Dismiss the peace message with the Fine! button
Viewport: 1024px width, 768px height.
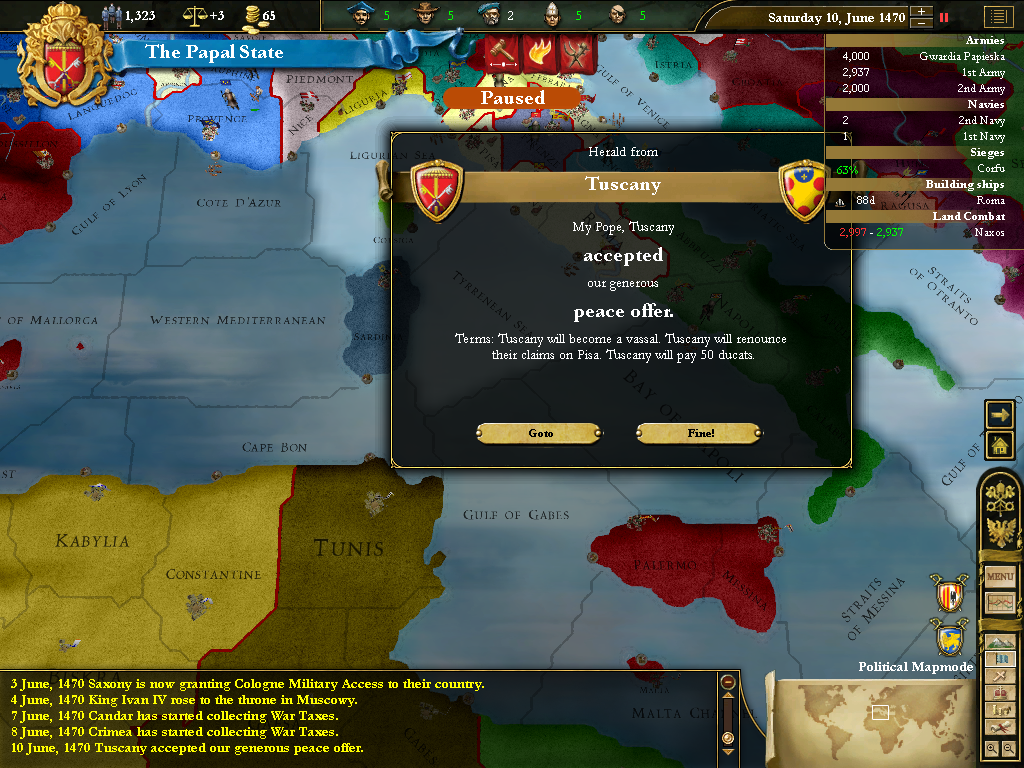pos(699,433)
